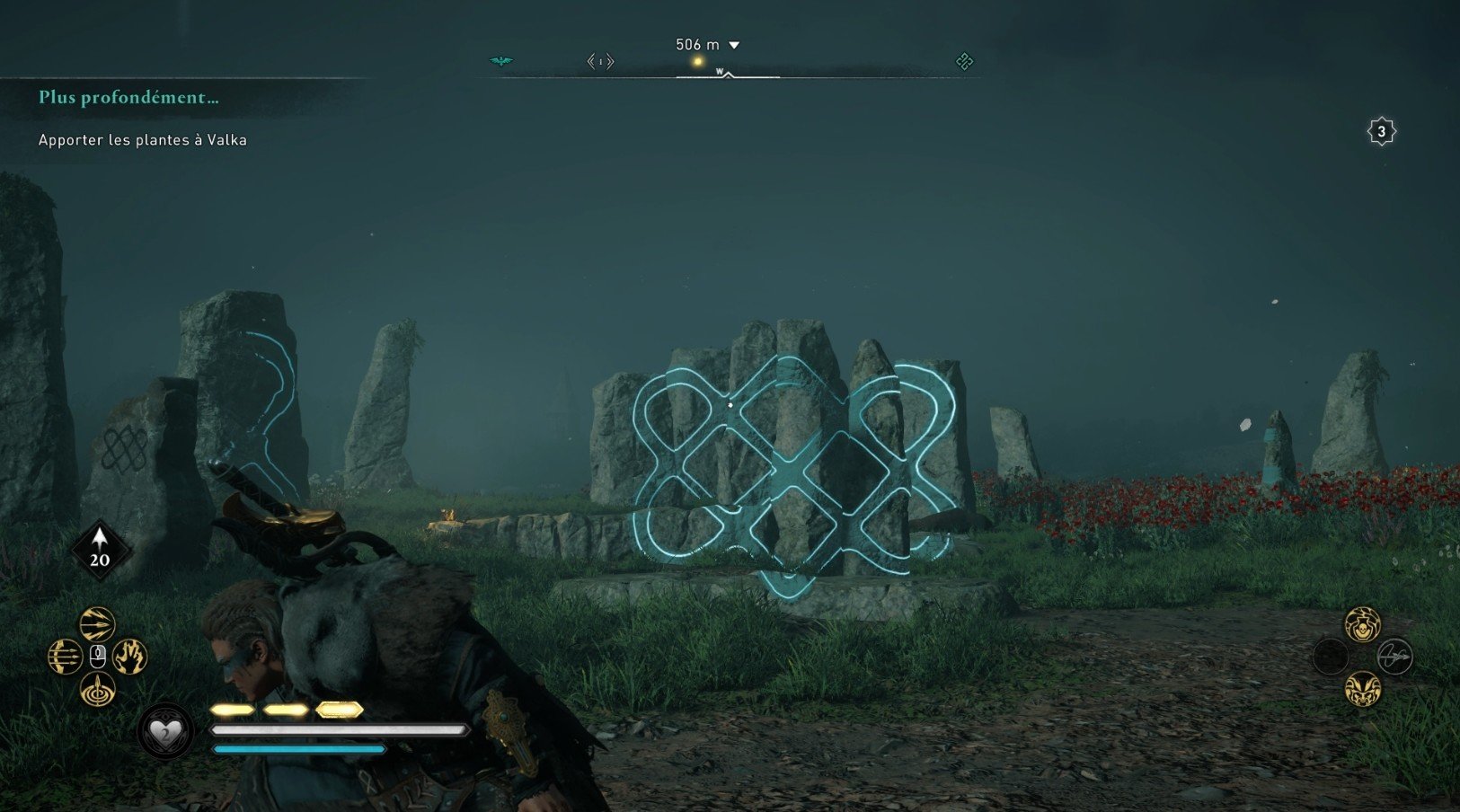Open the 506 m distance dropdown
The height and width of the screenshot is (812, 1460).
[734, 44]
